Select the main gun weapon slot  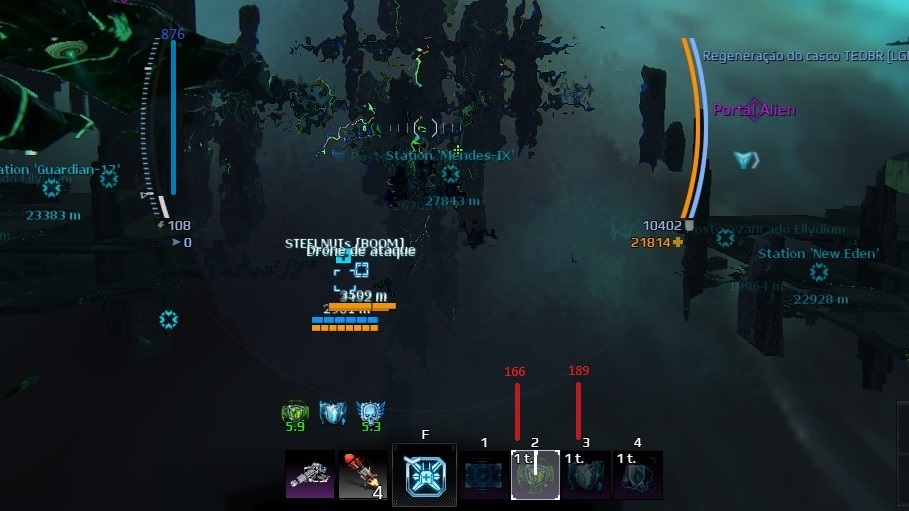(x=309, y=474)
